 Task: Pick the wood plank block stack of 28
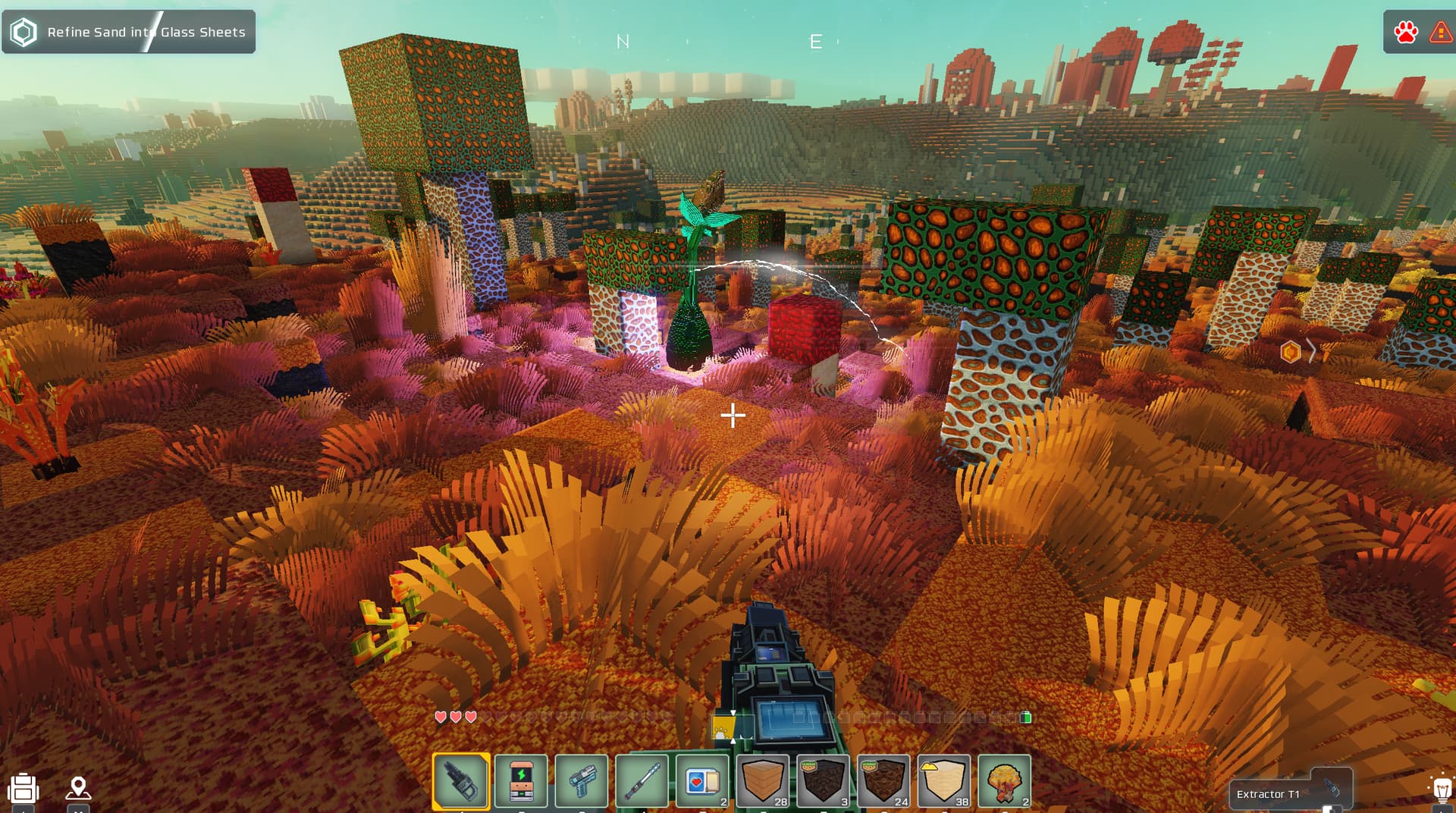[763, 780]
